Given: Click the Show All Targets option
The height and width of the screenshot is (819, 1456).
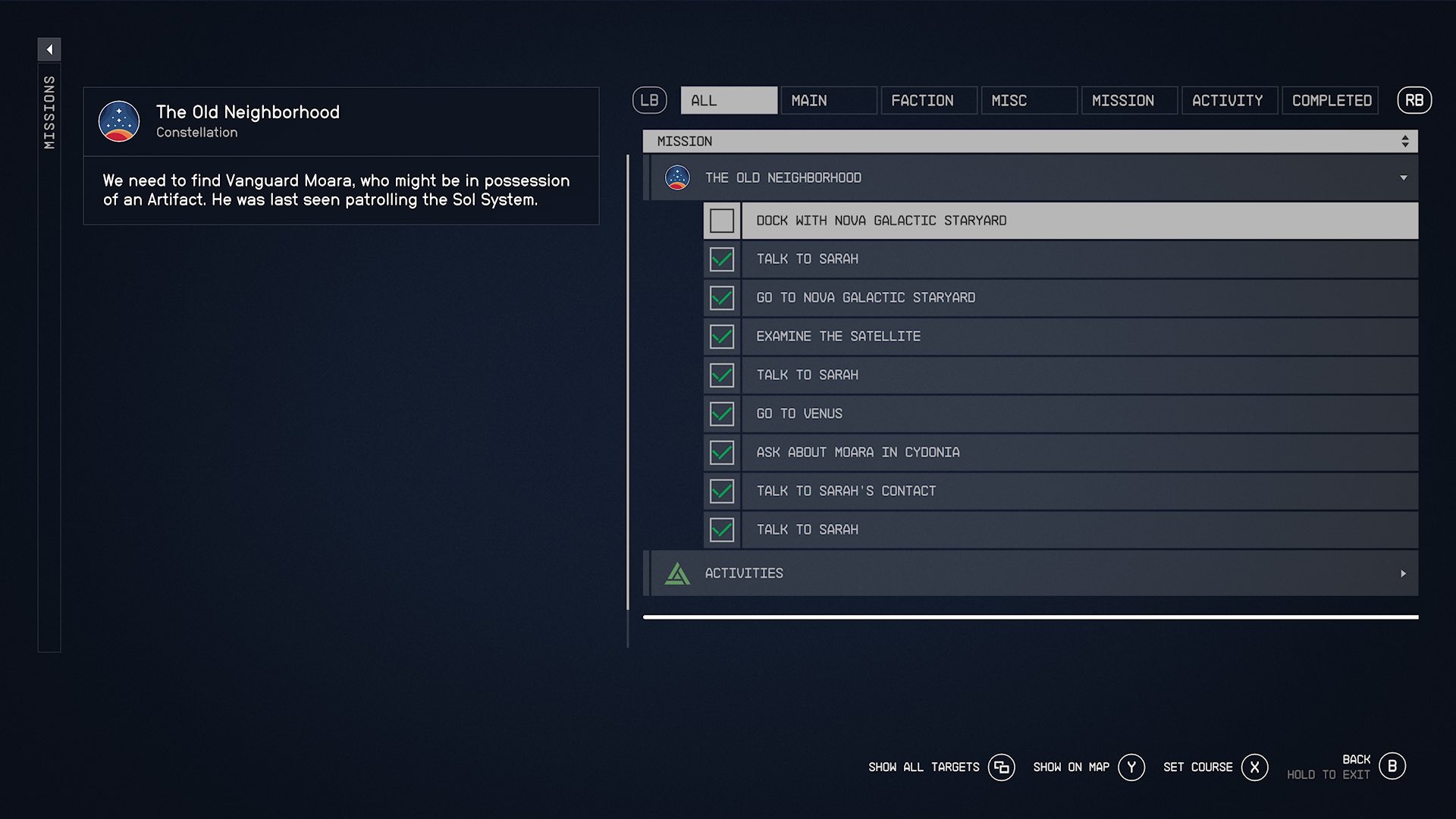Looking at the screenshot, I should (x=1001, y=767).
